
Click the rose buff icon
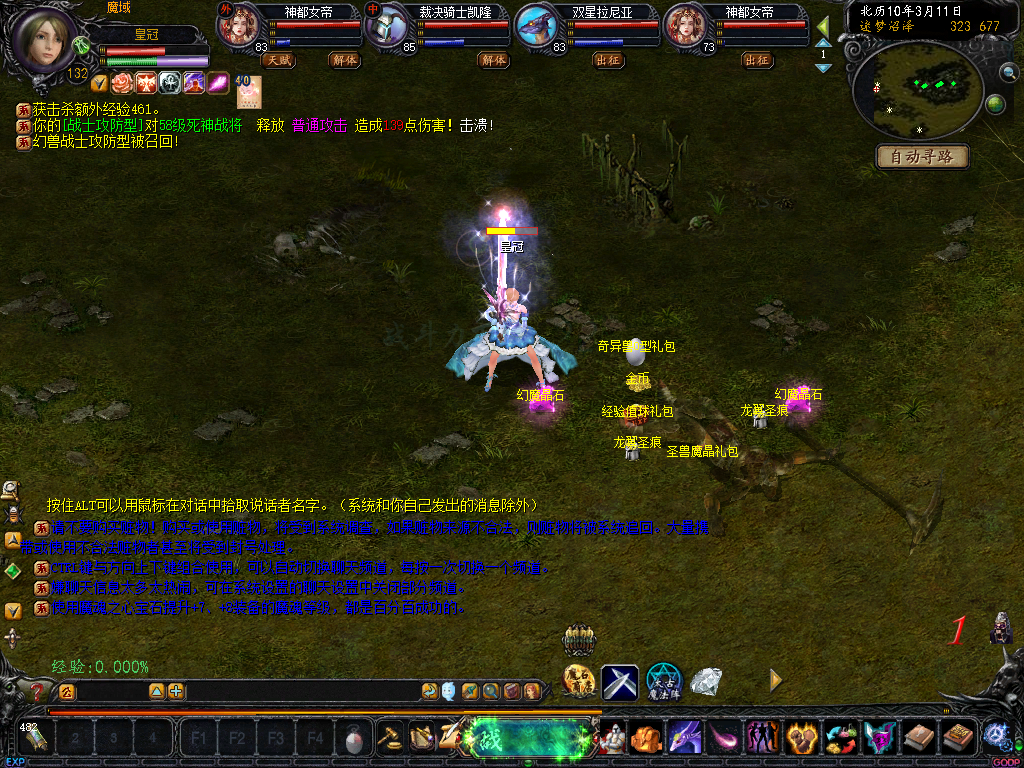tap(121, 83)
